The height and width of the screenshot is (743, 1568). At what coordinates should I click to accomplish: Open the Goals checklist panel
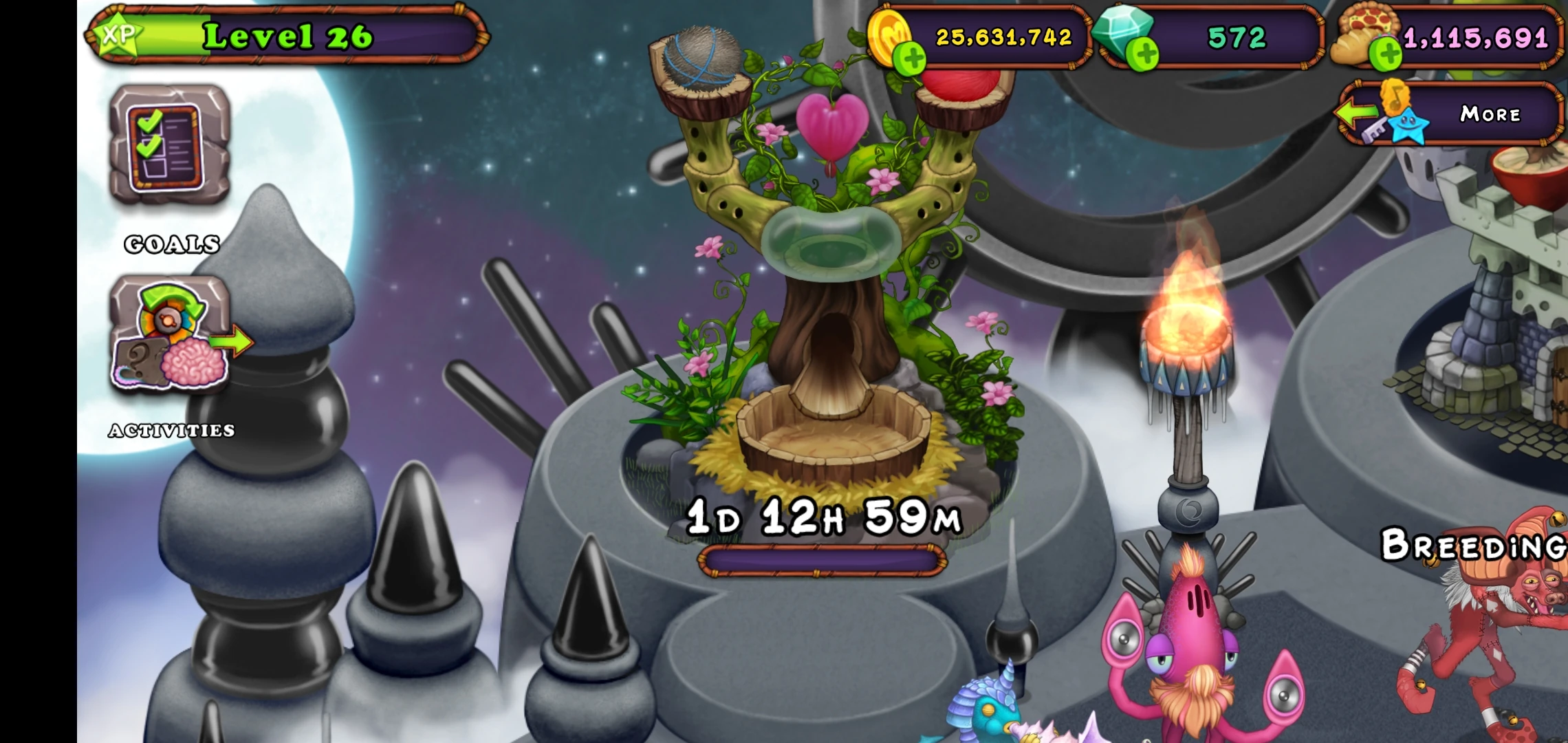[x=171, y=151]
